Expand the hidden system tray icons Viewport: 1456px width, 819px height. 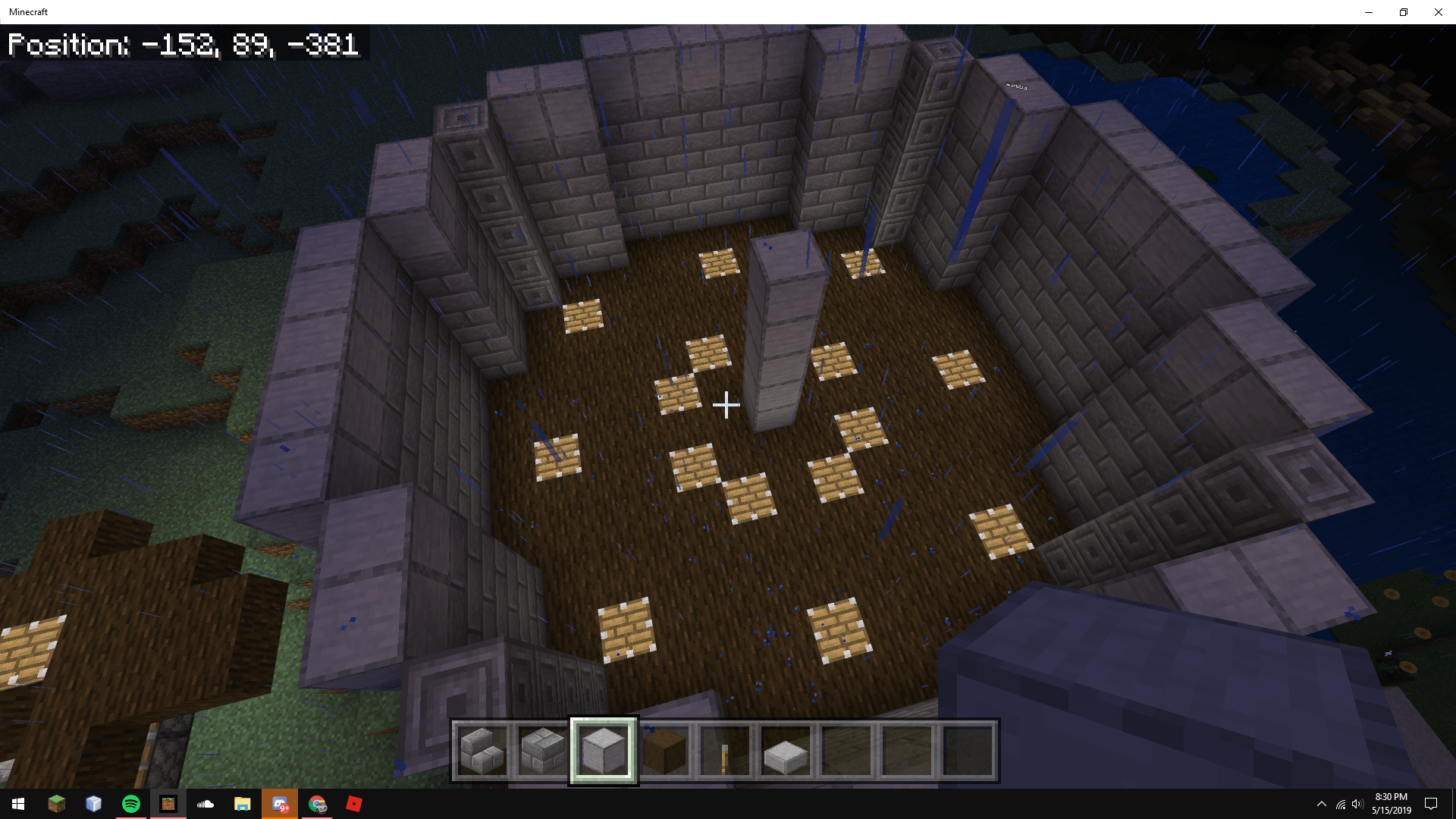(1323, 804)
